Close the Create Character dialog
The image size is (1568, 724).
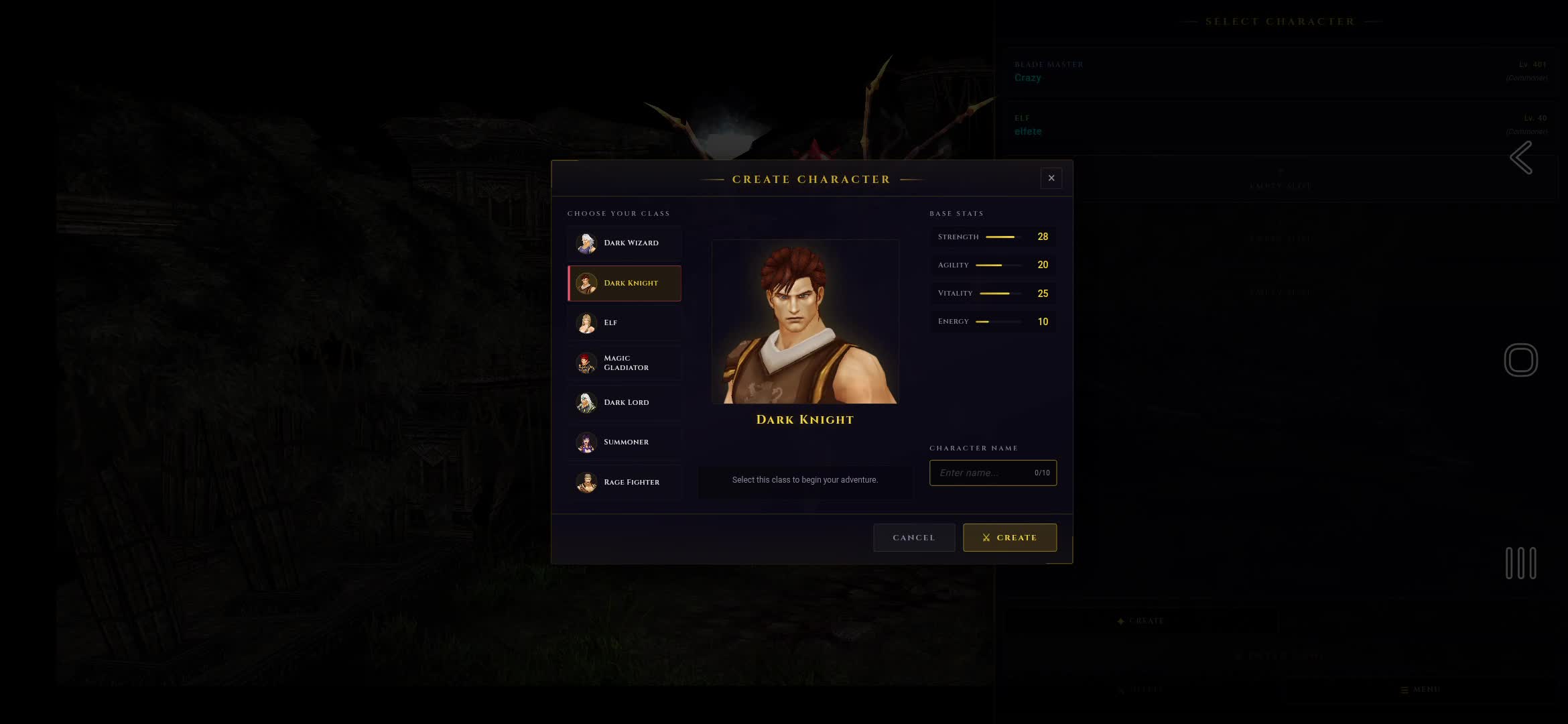(1051, 178)
